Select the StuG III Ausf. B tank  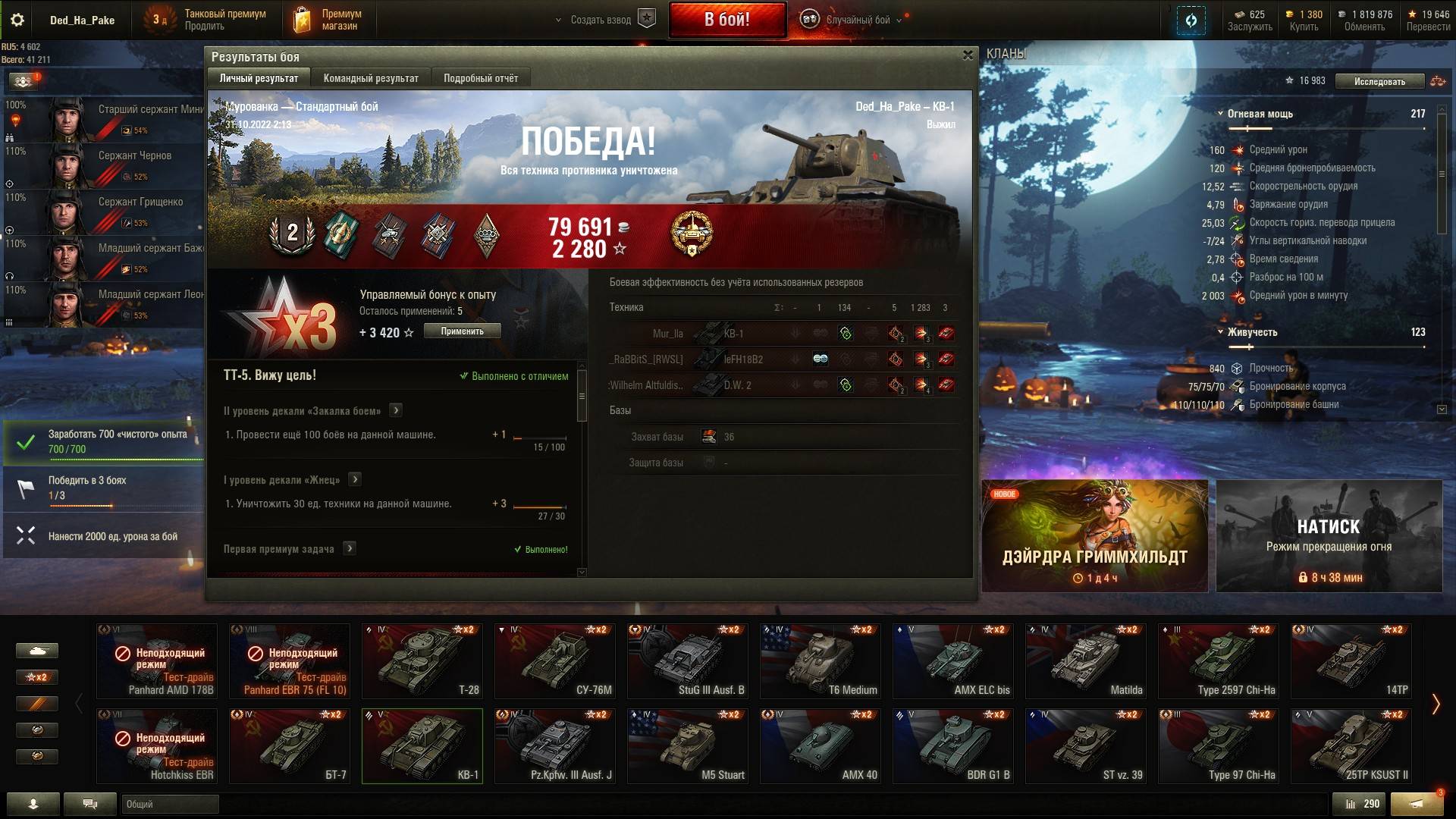tap(688, 661)
